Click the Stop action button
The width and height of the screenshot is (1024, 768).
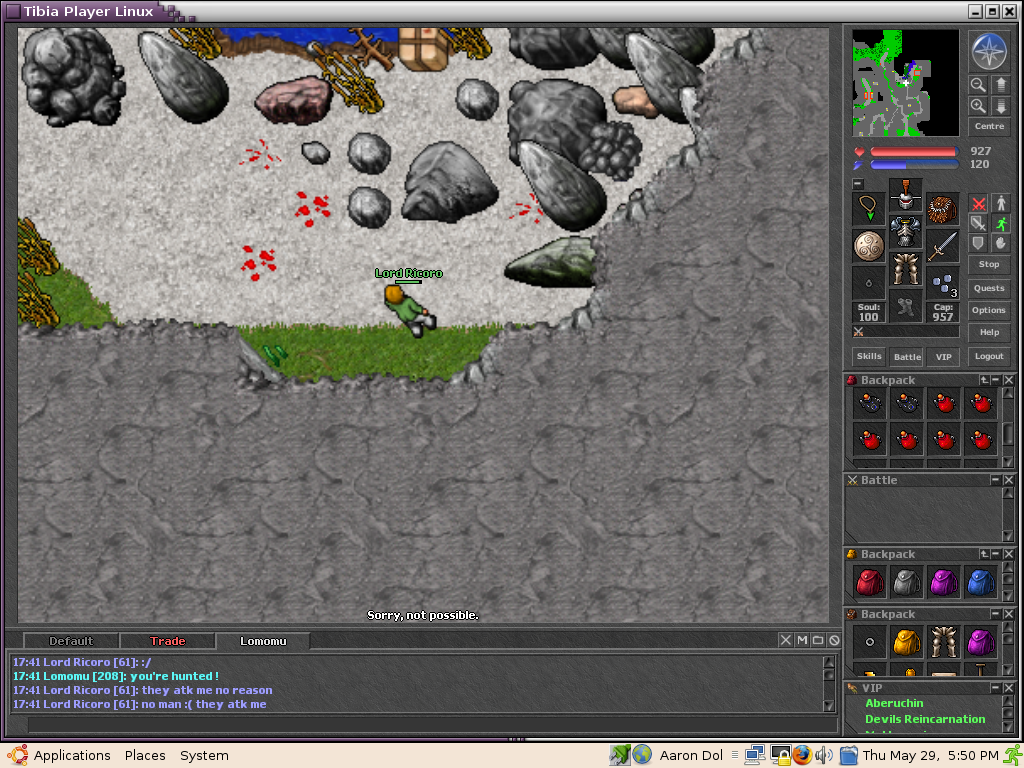tap(989, 264)
